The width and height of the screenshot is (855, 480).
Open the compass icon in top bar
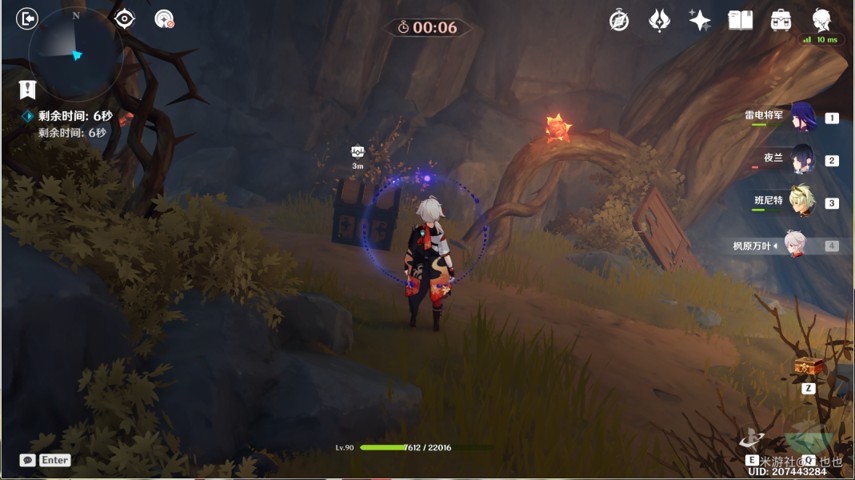tap(619, 21)
